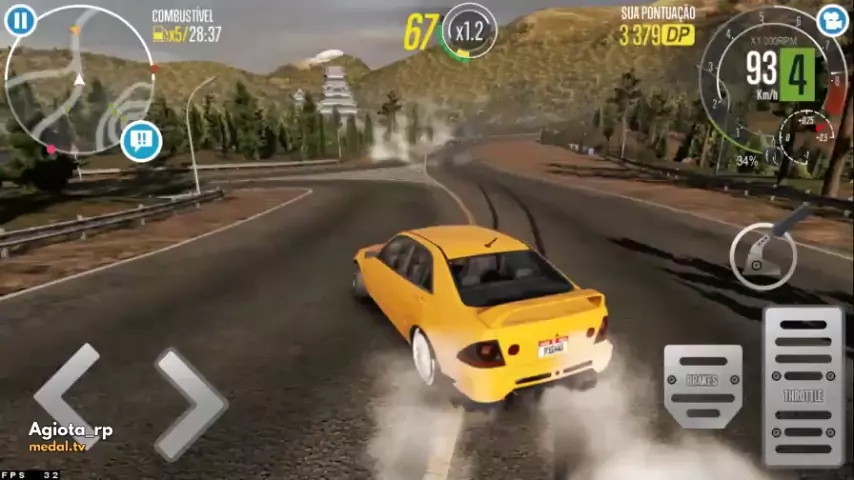Pull the handbrake lever button
Image resolution: width=854 pixels, height=480 pixels.
tap(765, 253)
